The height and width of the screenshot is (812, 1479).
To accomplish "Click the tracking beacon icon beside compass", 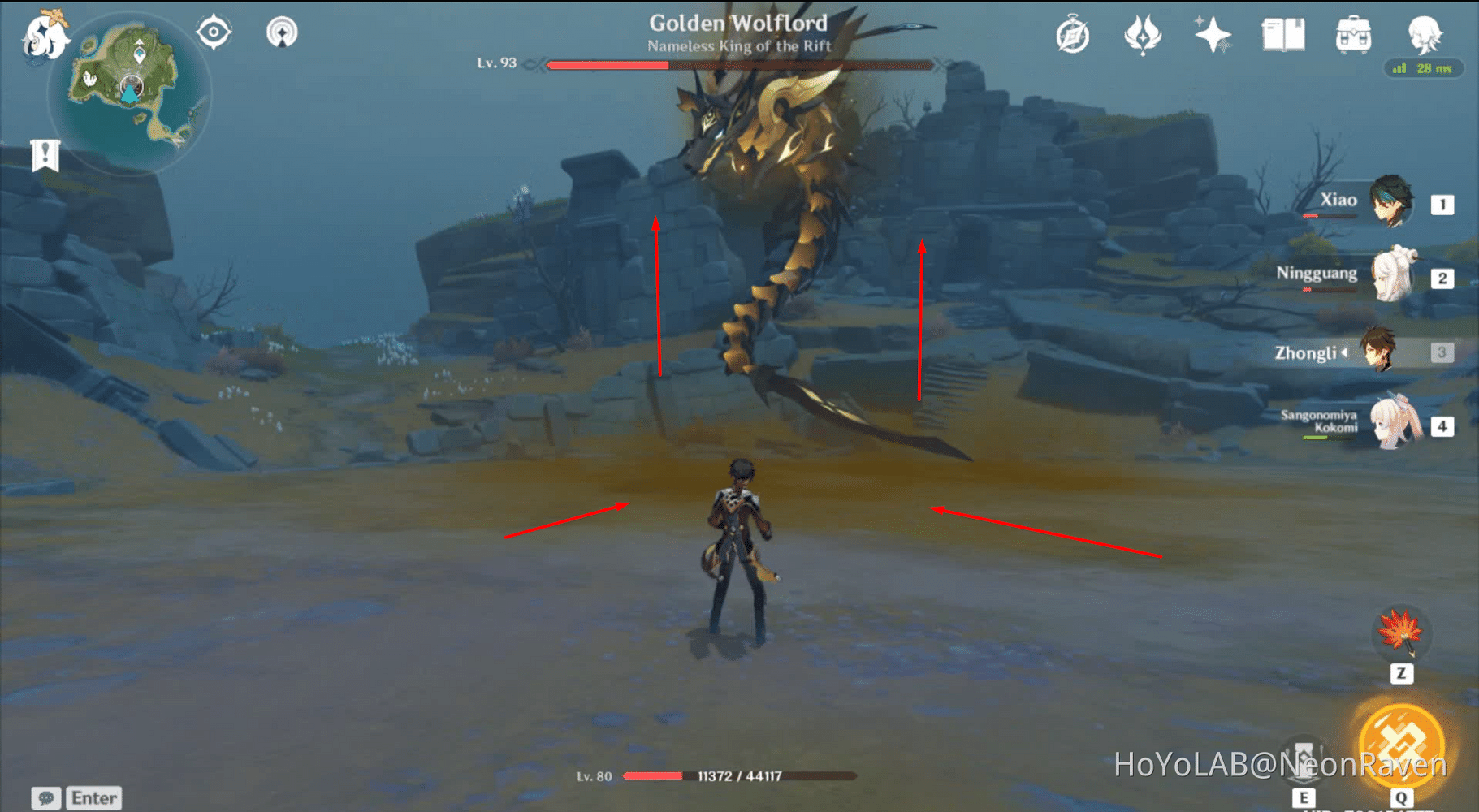I will (x=281, y=31).
